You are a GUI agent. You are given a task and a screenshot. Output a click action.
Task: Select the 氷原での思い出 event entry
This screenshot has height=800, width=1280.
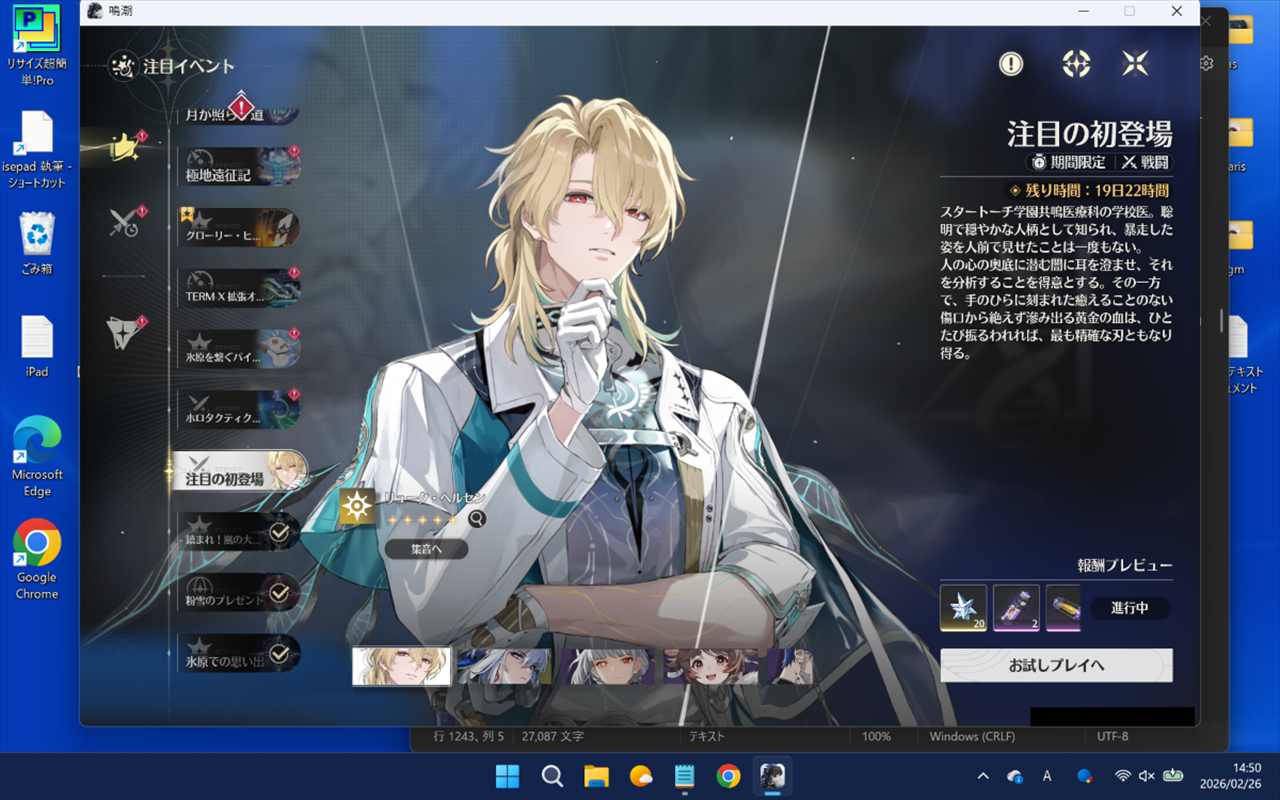coord(238,652)
